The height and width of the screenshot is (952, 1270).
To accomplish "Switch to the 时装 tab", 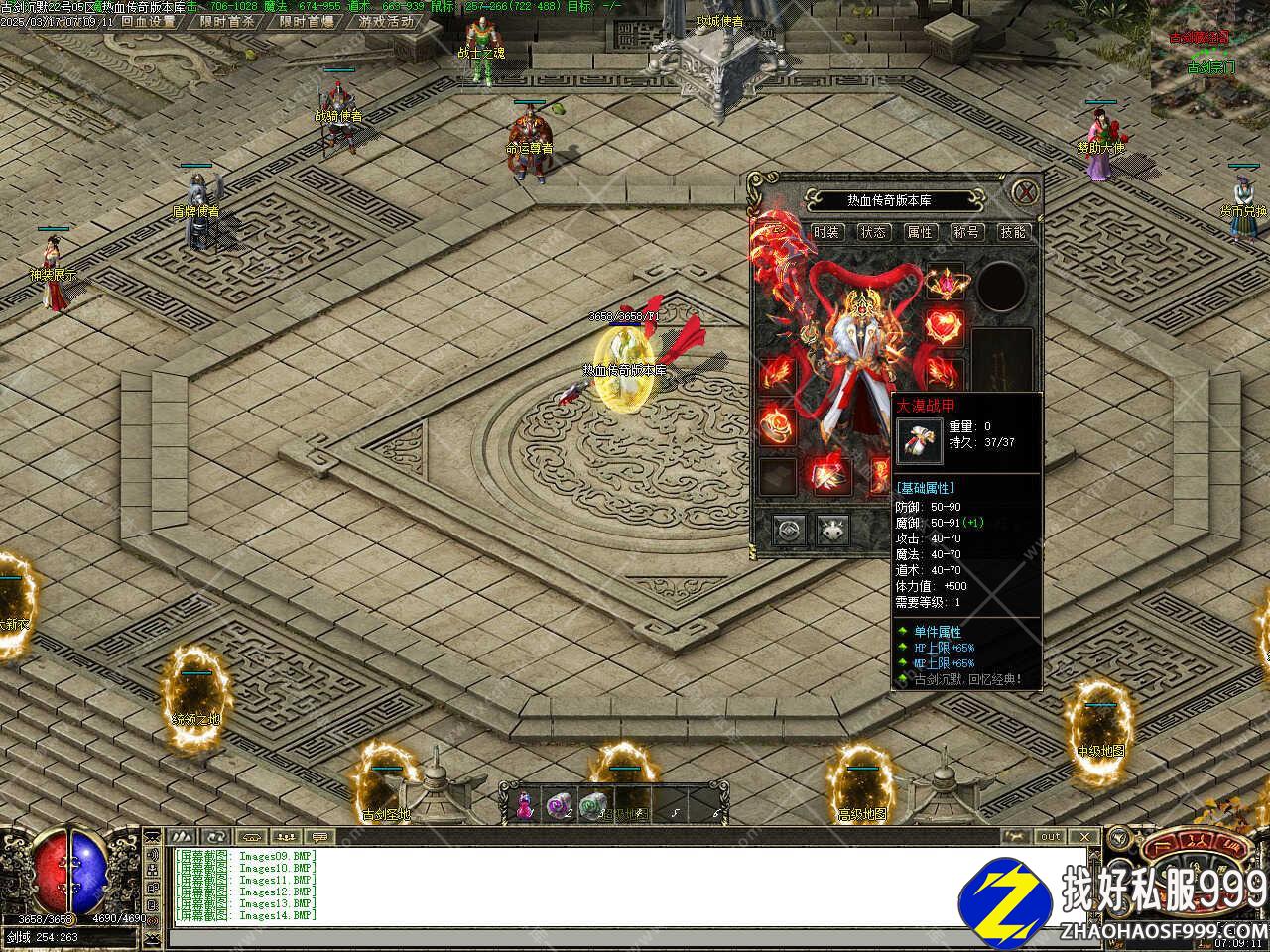I will 826,232.
